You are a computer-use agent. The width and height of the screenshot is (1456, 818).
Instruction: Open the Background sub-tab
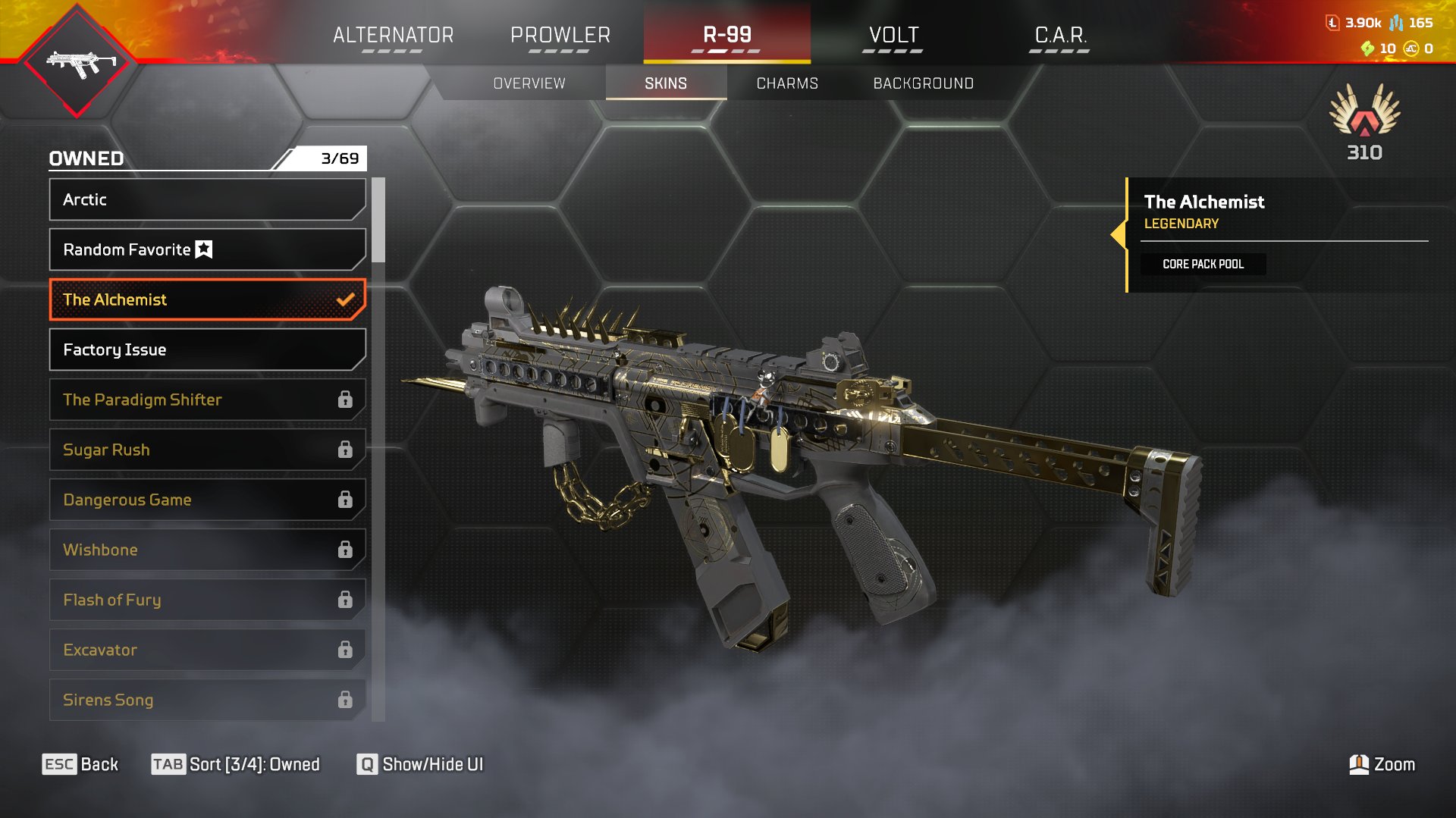[923, 83]
